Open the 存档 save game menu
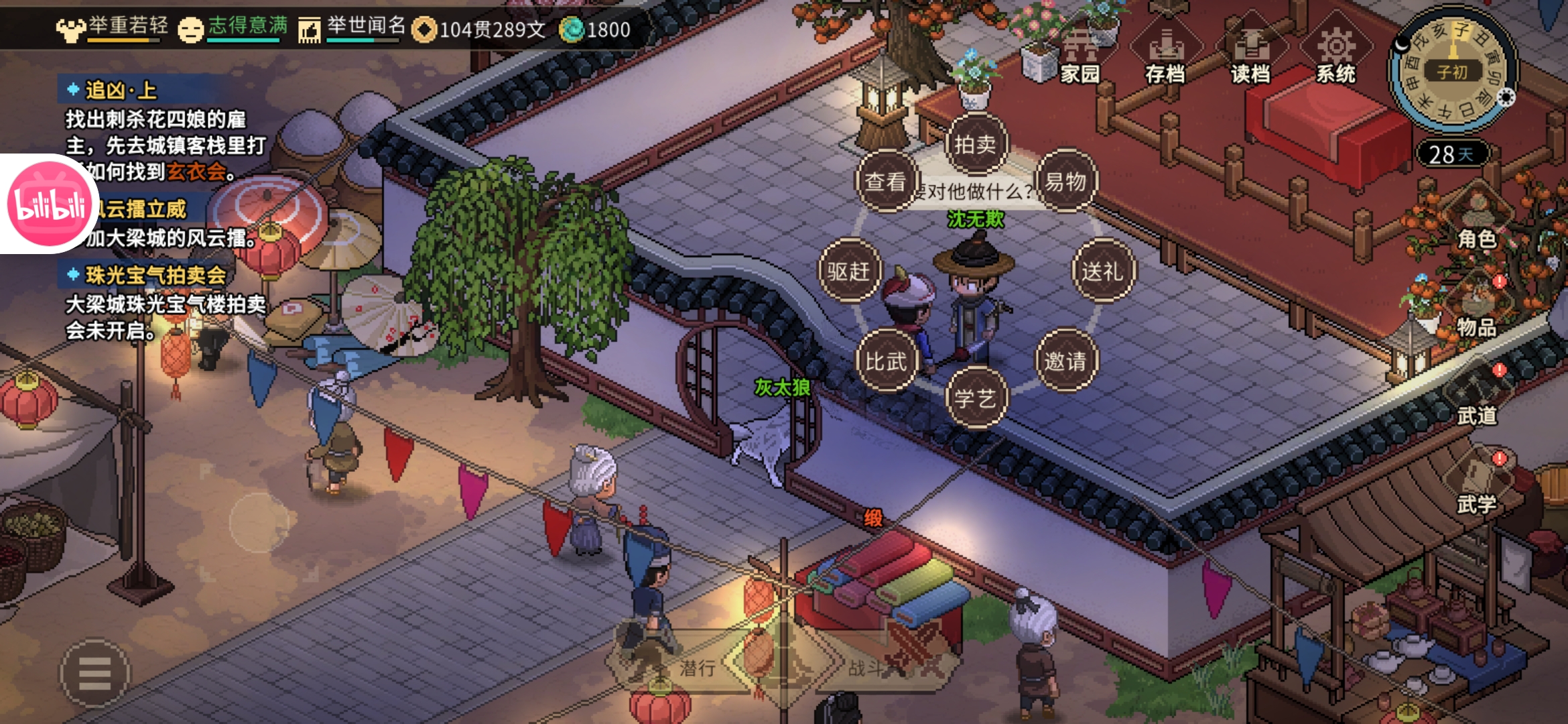Viewport: 1568px width, 724px height. click(1165, 56)
